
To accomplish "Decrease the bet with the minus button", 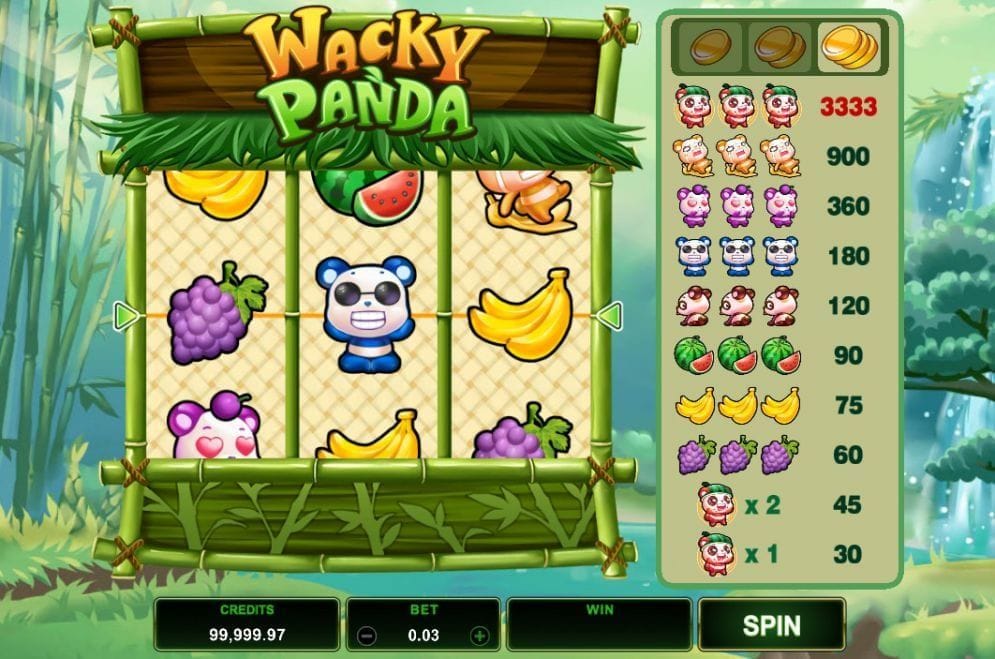I will point(367,636).
